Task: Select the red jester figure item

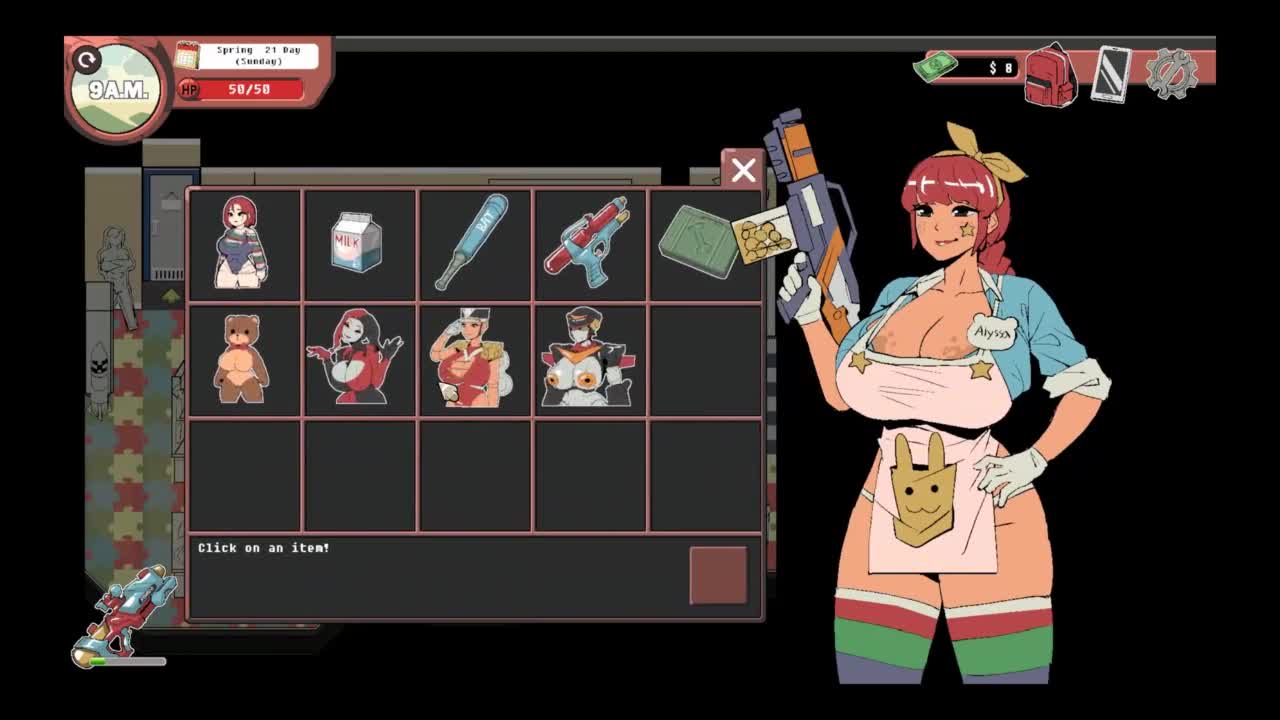Action: pos(358,359)
